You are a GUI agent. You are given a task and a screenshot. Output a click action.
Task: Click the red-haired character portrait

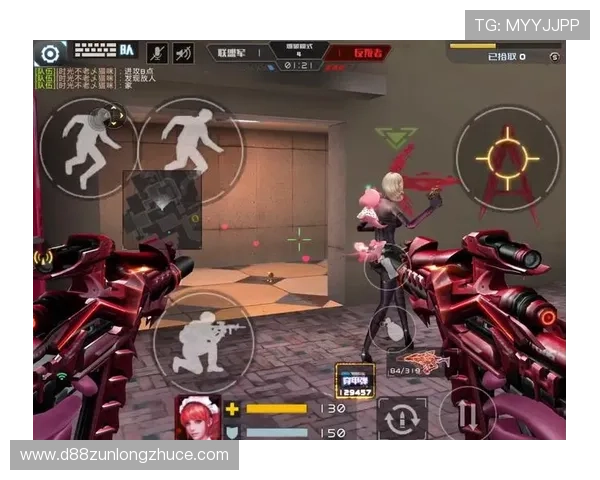click(x=198, y=416)
